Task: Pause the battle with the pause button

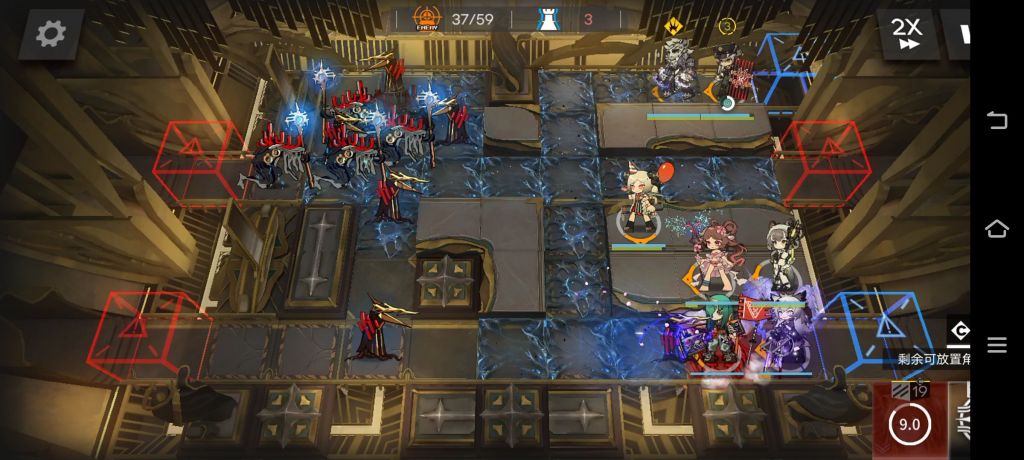Action: coord(962,34)
